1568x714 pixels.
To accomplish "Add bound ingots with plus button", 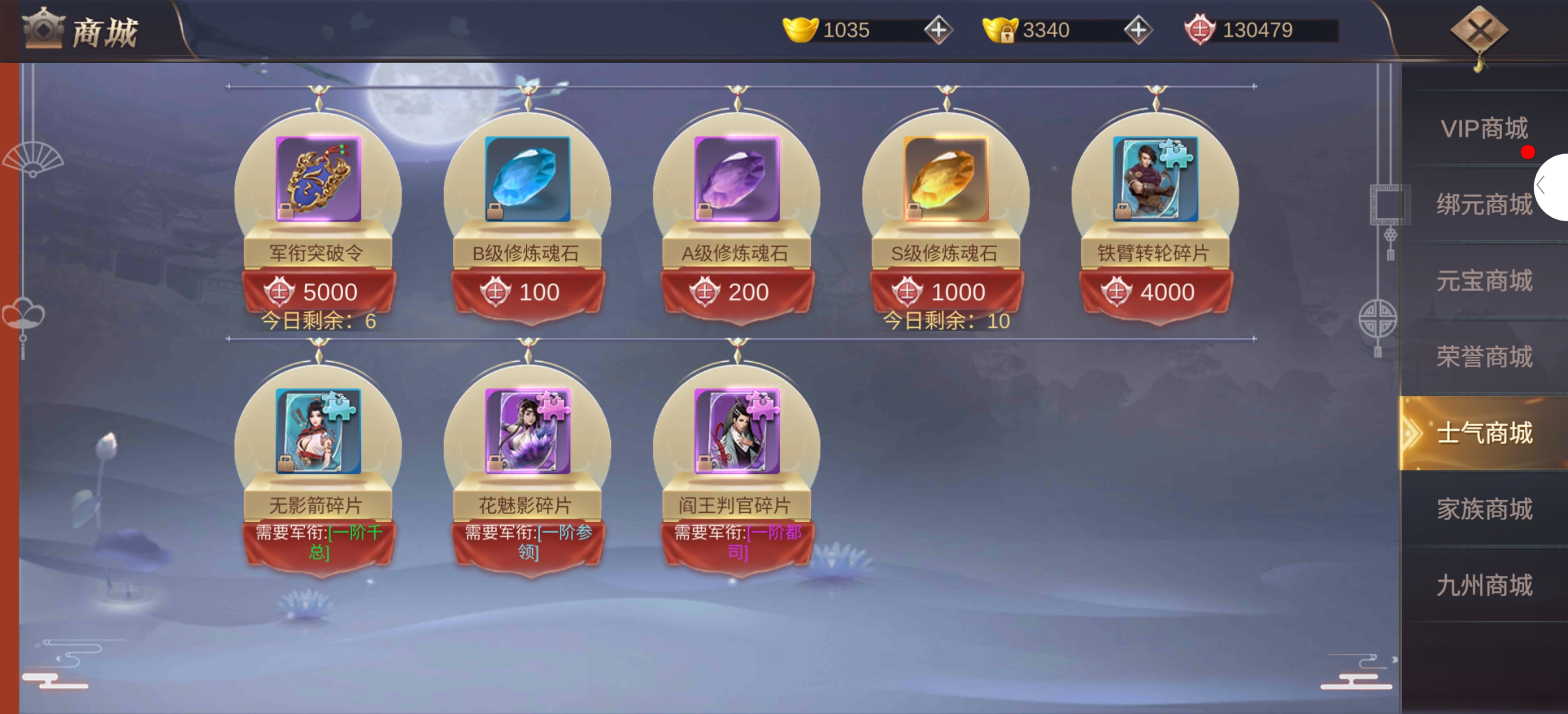I will [1137, 30].
